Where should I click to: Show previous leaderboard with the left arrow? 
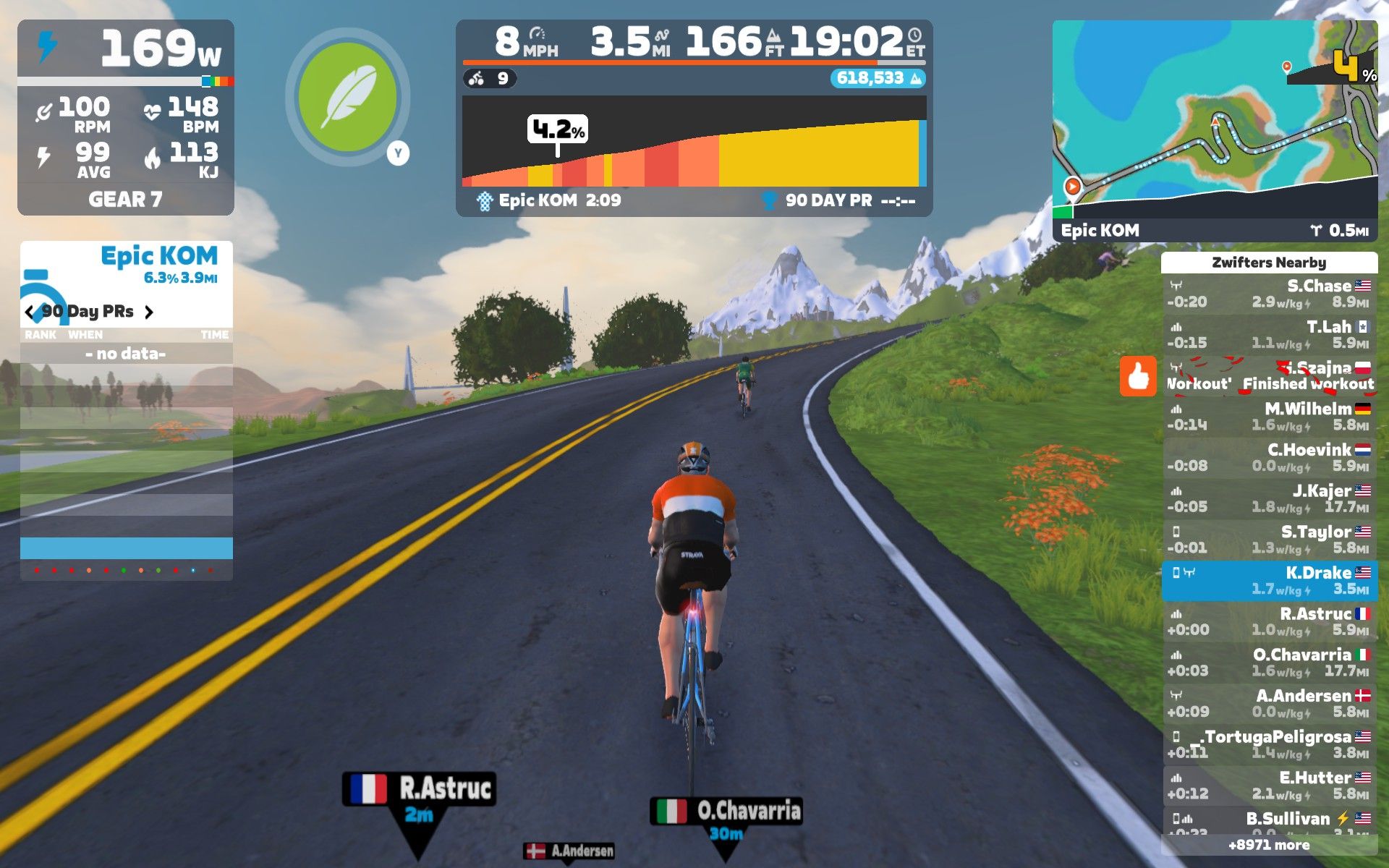click(30, 312)
